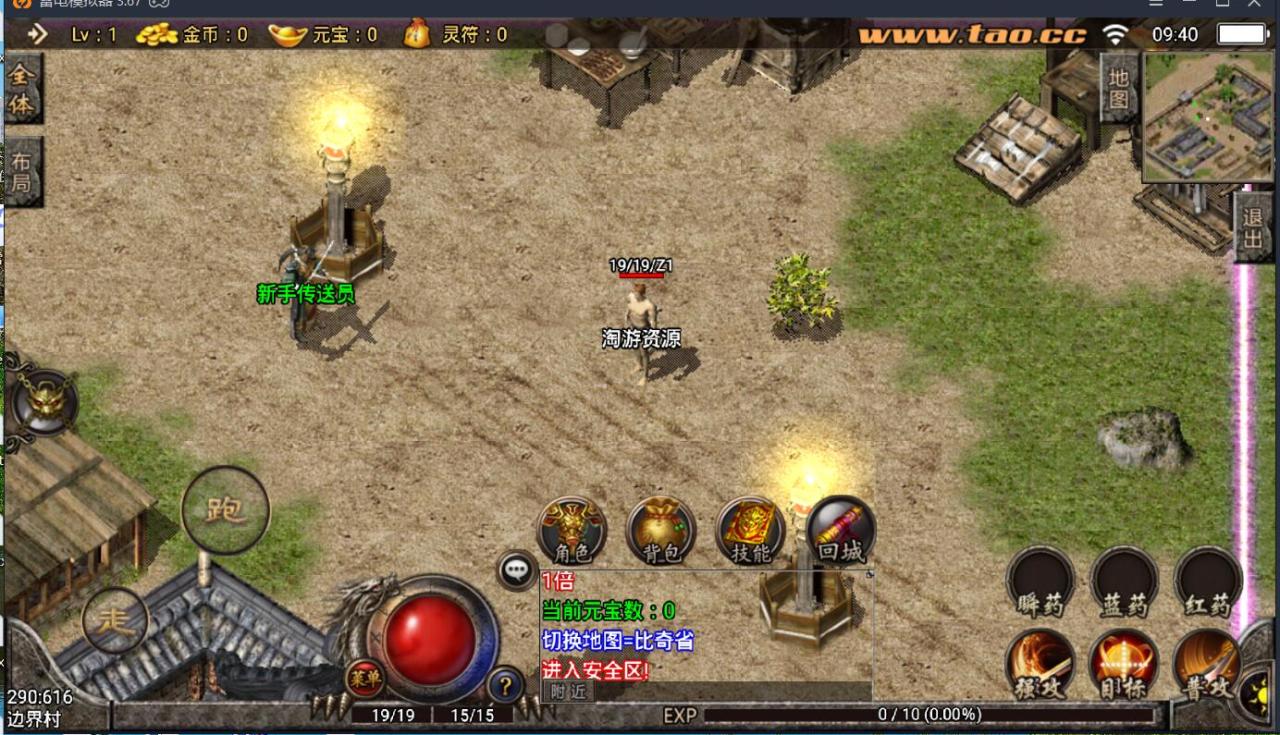Tap the 瞬药 instant potion slot

coord(1040,582)
